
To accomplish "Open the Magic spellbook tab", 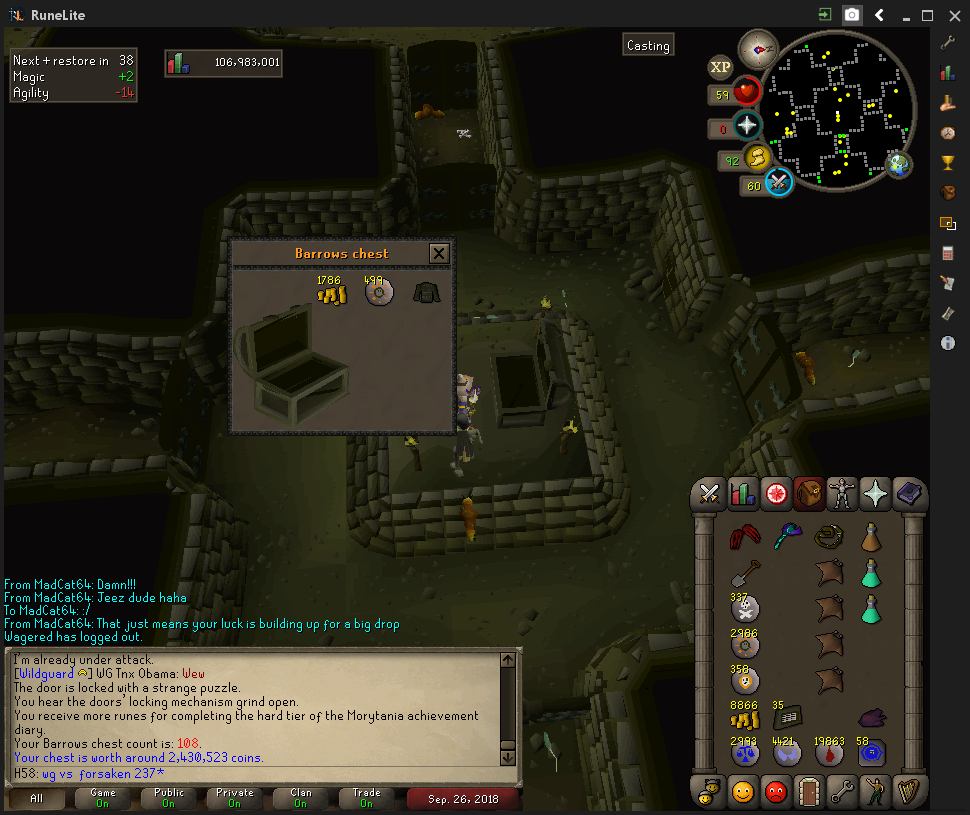I will pyautogui.click(x=910, y=494).
